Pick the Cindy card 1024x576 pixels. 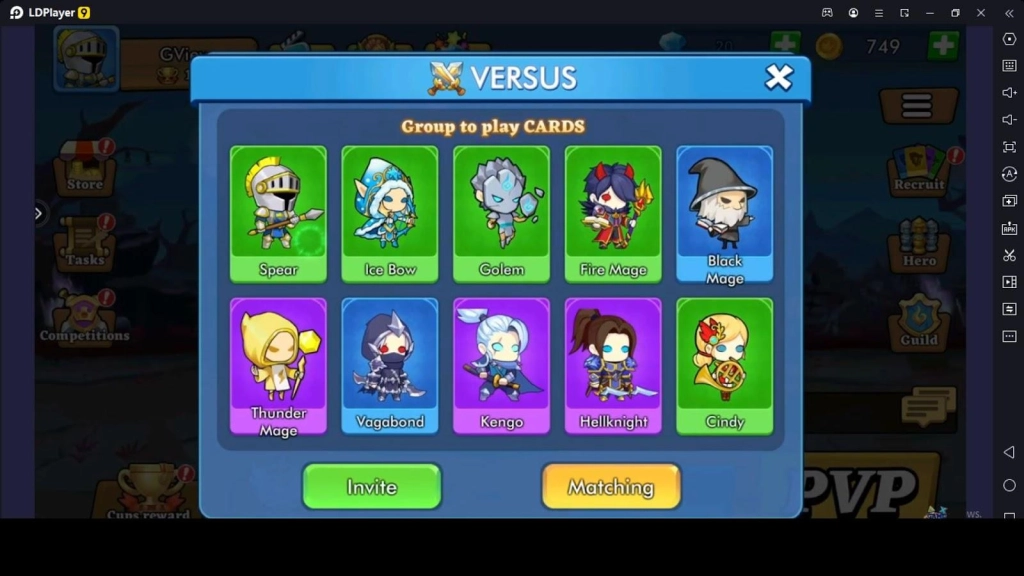coord(724,365)
